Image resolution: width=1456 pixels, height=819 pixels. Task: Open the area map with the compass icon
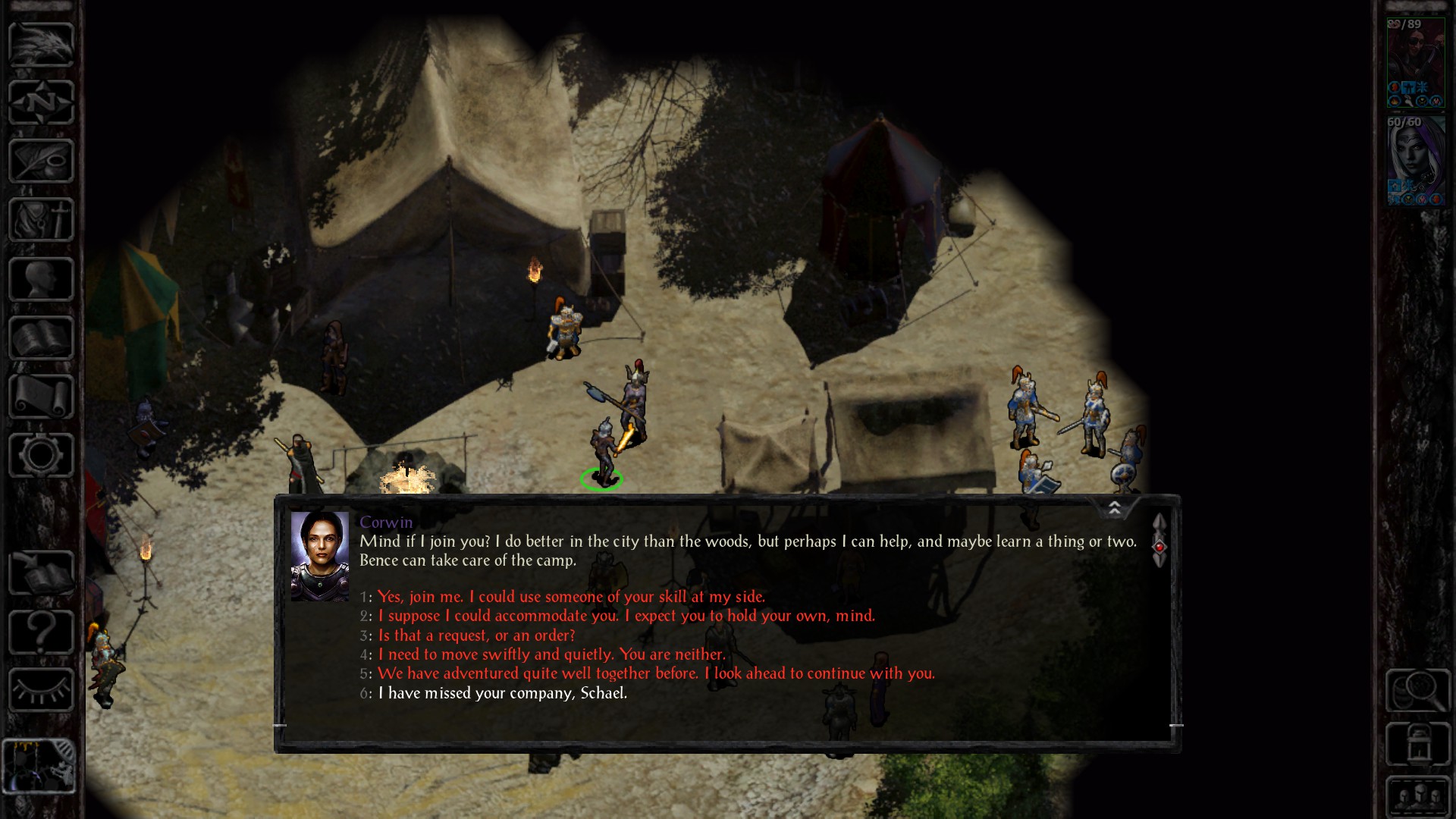point(41,102)
